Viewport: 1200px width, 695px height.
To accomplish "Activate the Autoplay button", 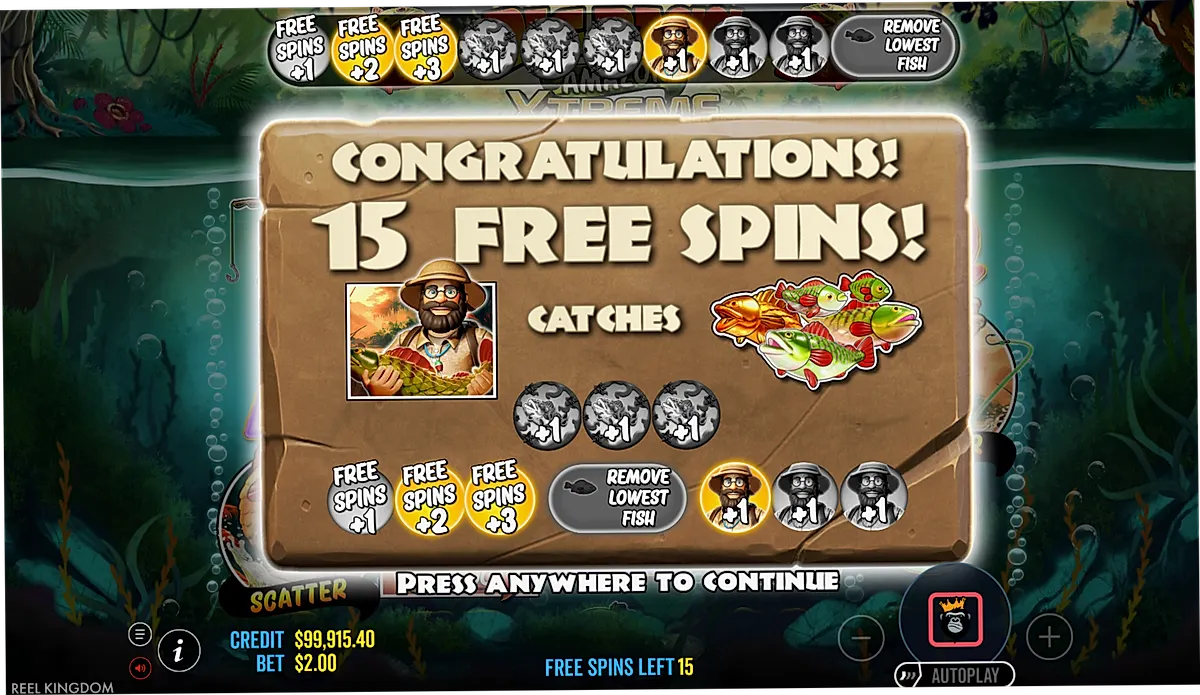I will (947, 675).
